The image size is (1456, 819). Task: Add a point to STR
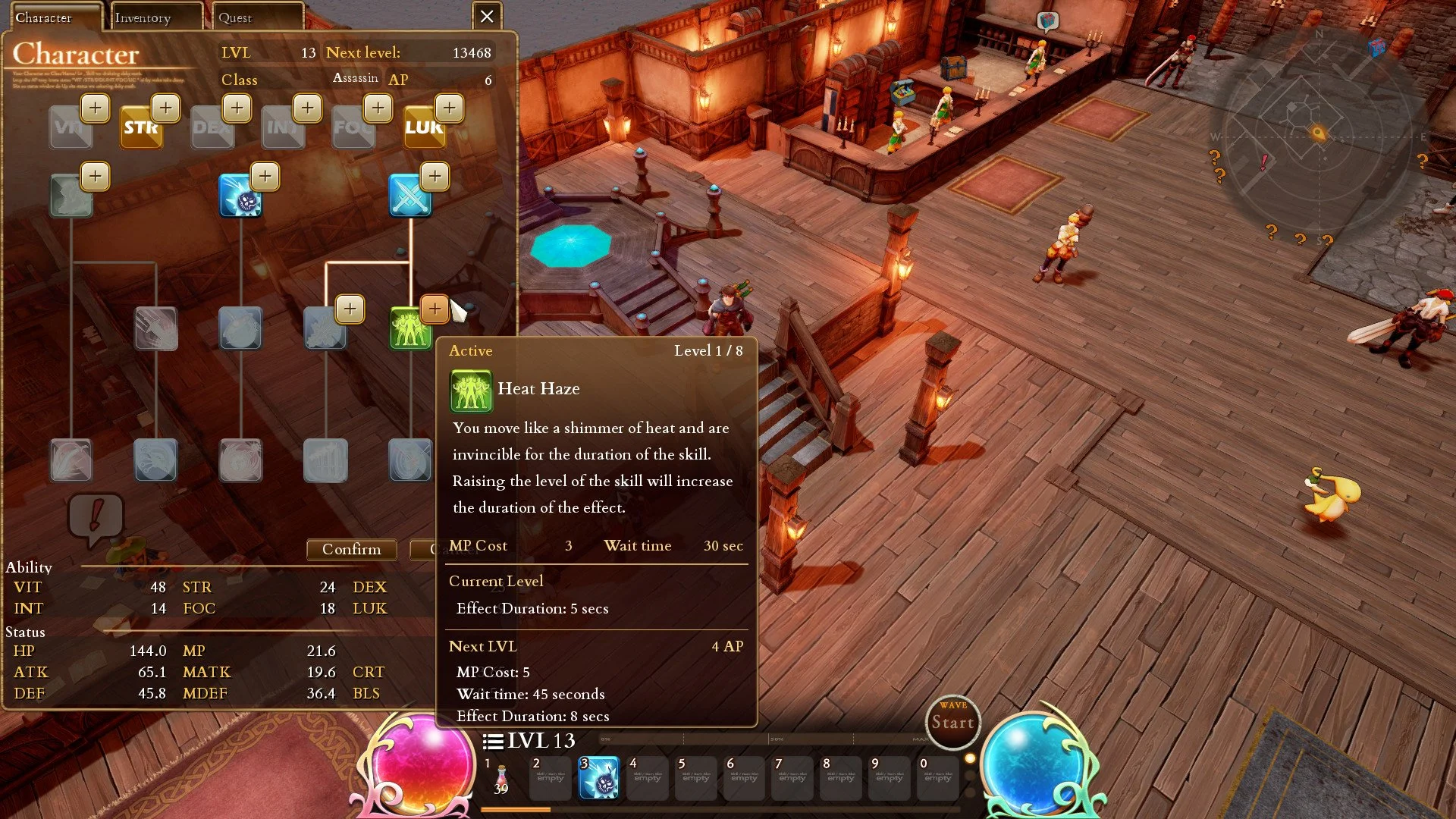166,108
